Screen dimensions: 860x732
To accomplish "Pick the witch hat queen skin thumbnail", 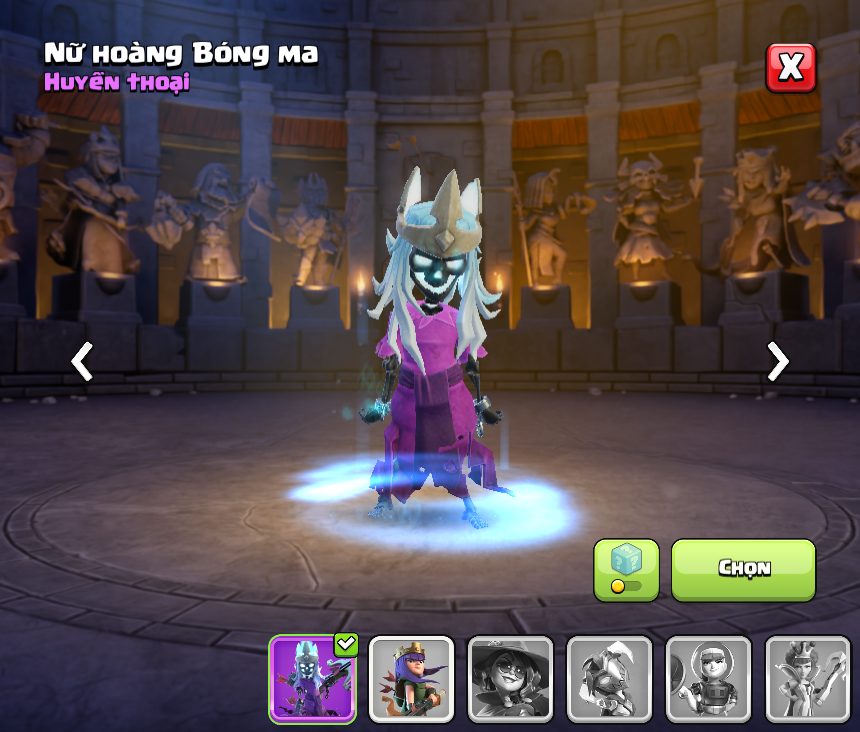I will (x=510, y=679).
